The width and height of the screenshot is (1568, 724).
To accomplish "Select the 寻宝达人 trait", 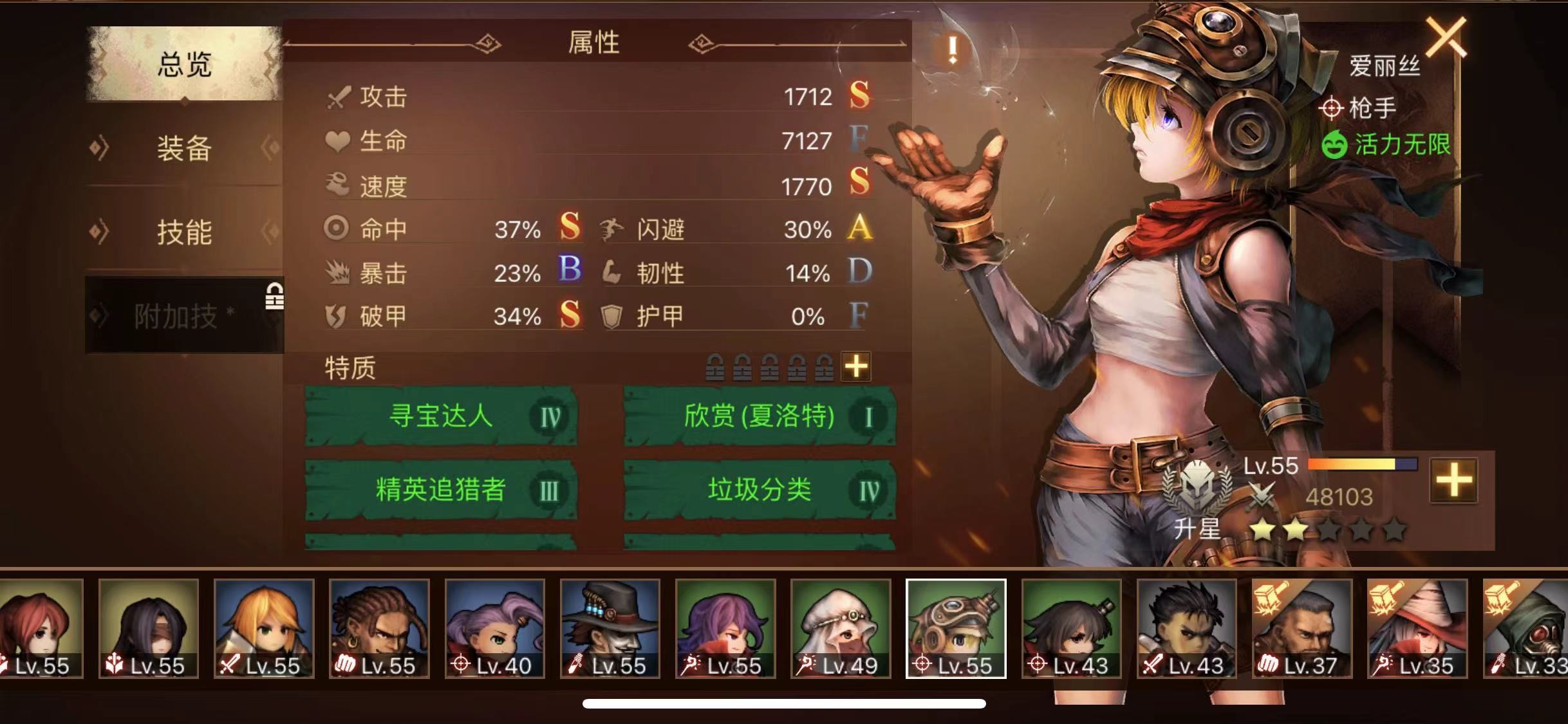I will [441, 416].
